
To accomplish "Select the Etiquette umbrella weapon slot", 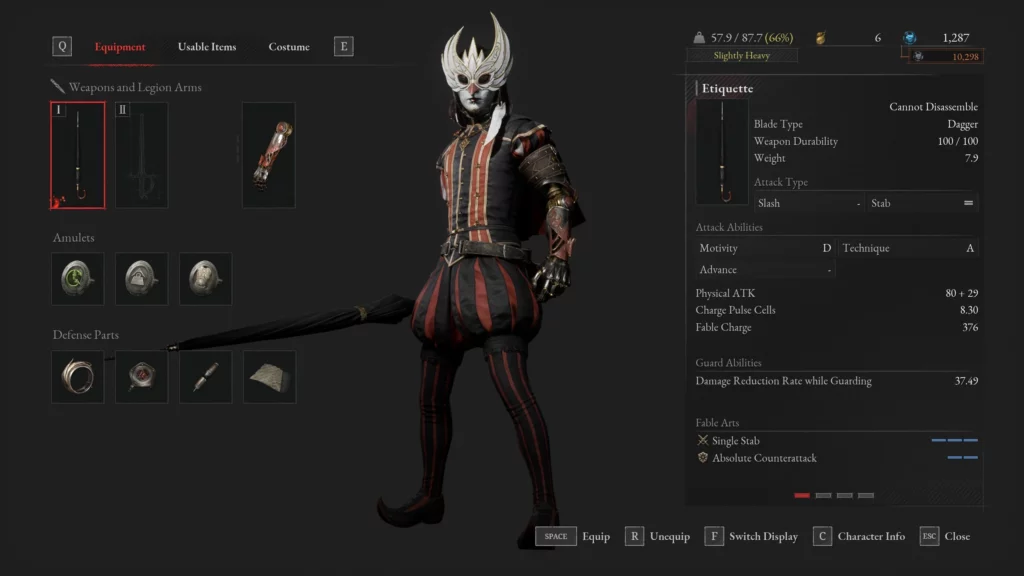I will point(78,155).
